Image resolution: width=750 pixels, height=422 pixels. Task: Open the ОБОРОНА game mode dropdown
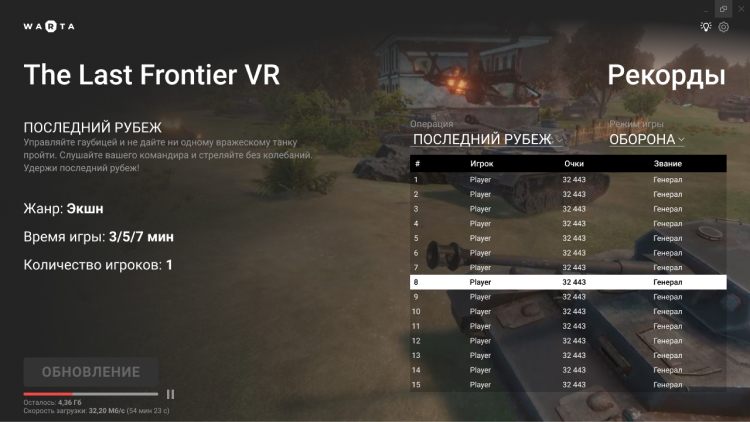click(x=647, y=140)
